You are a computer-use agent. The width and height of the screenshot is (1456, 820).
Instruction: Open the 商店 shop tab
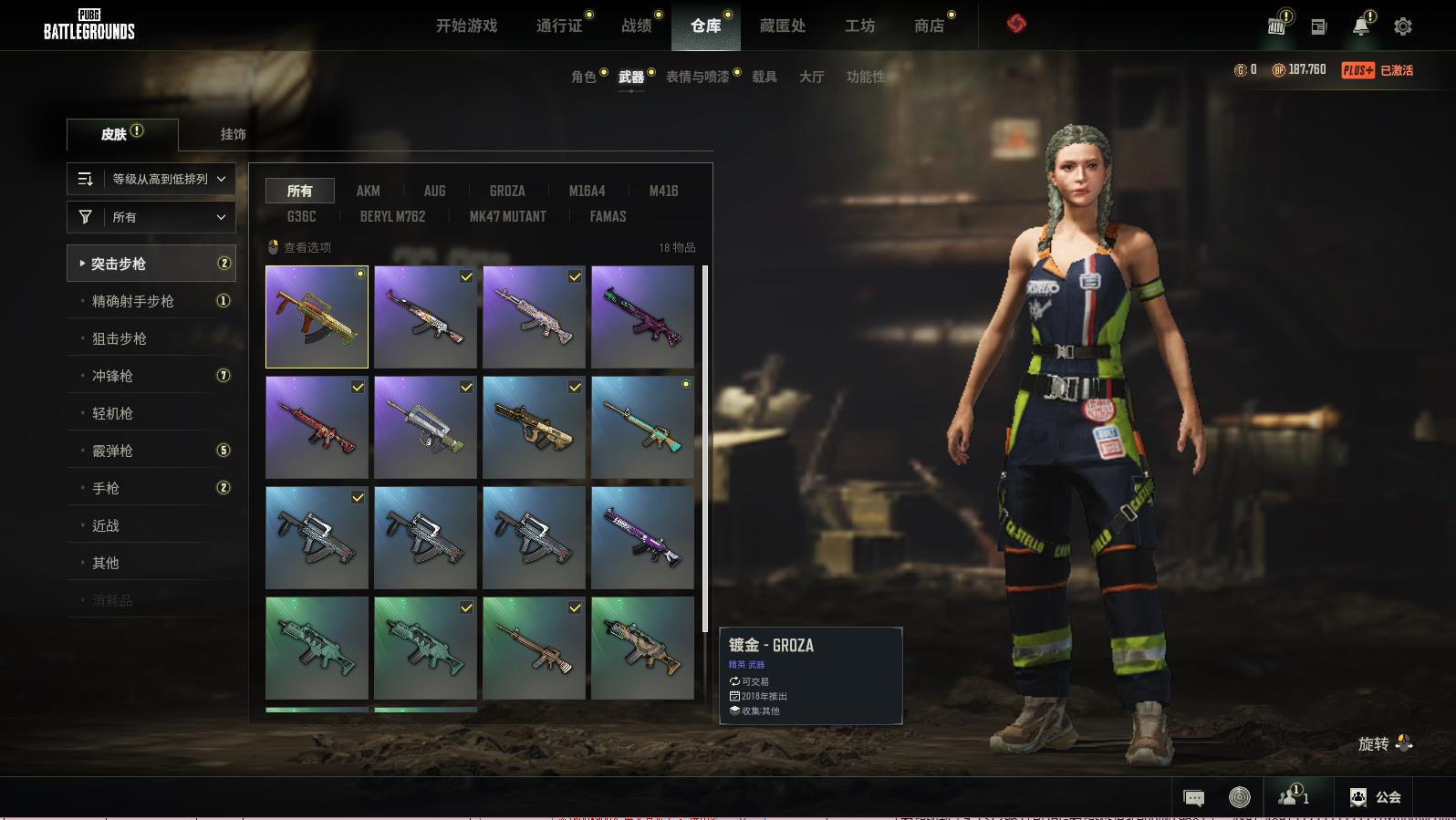(929, 26)
